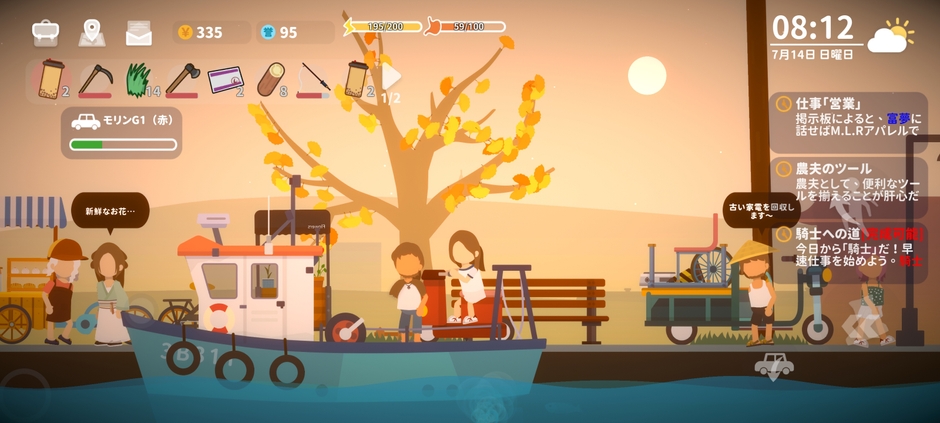Viewport: 940px width, 423px height.
Task: Open the map with the pin icon
Action: click(92, 33)
